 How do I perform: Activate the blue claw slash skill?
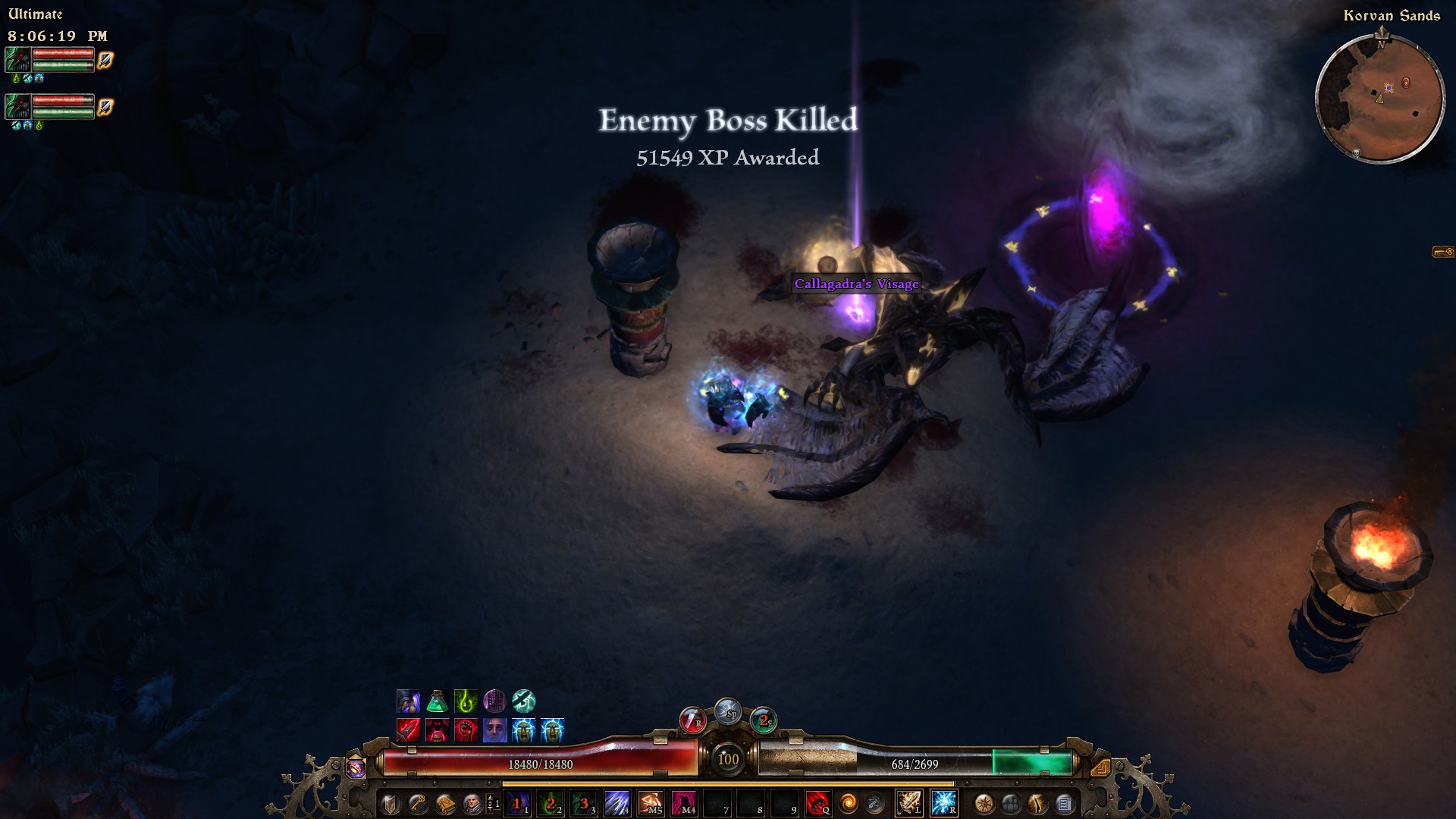point(617,803)
